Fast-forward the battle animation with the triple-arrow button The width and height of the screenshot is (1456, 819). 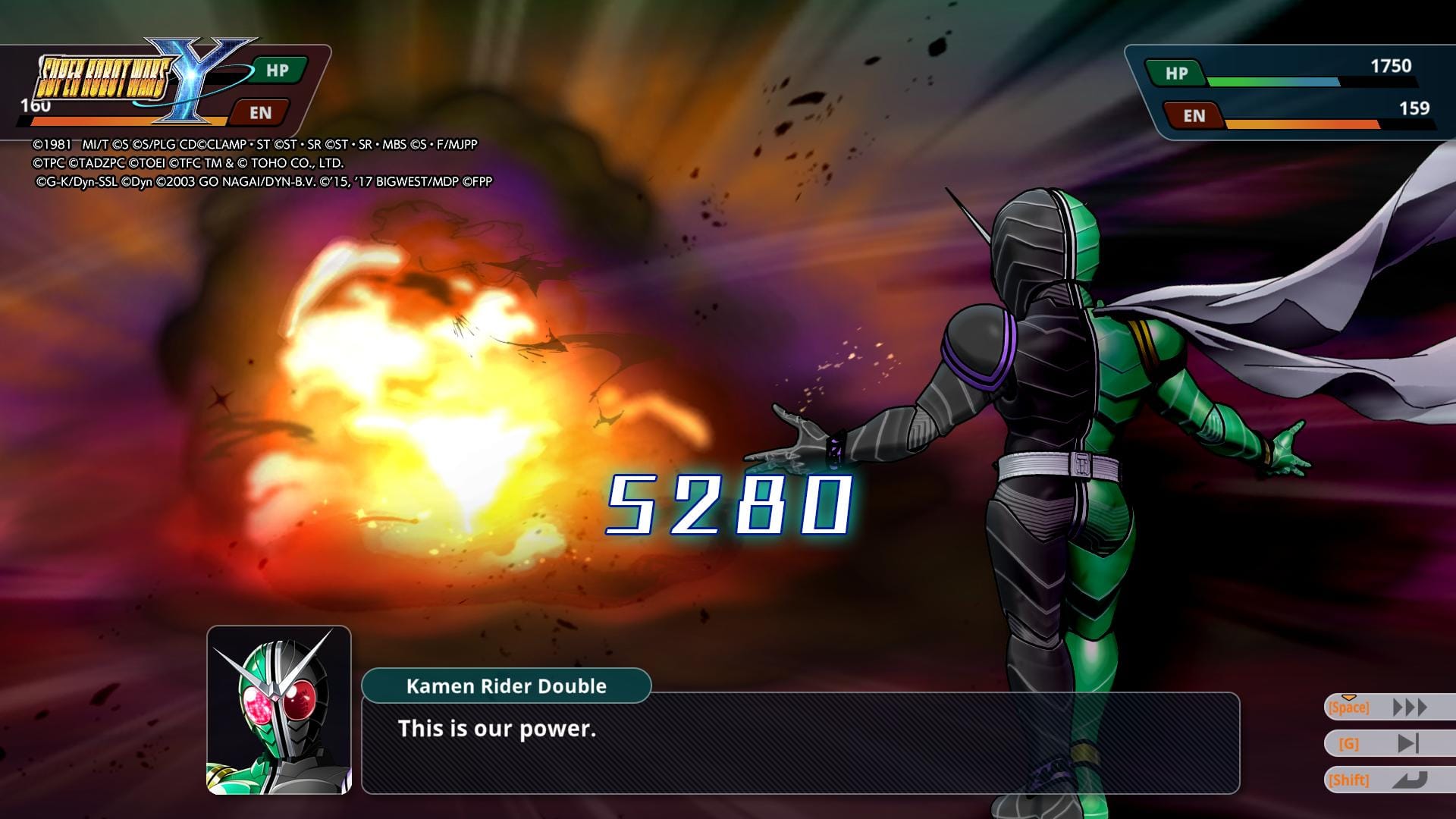(1409, 708)
